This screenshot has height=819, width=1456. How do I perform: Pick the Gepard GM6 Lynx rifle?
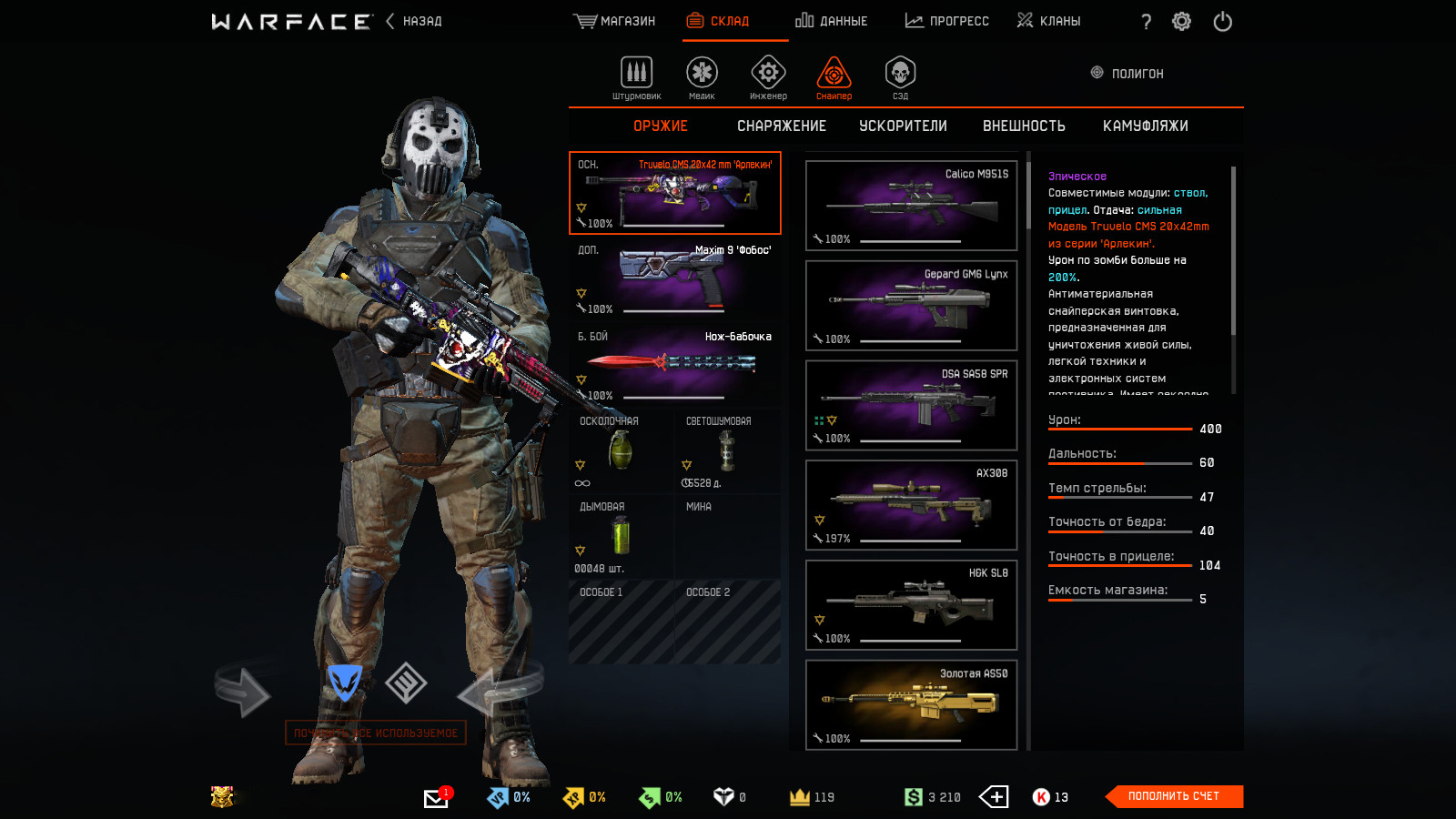(x=911, y=305)
